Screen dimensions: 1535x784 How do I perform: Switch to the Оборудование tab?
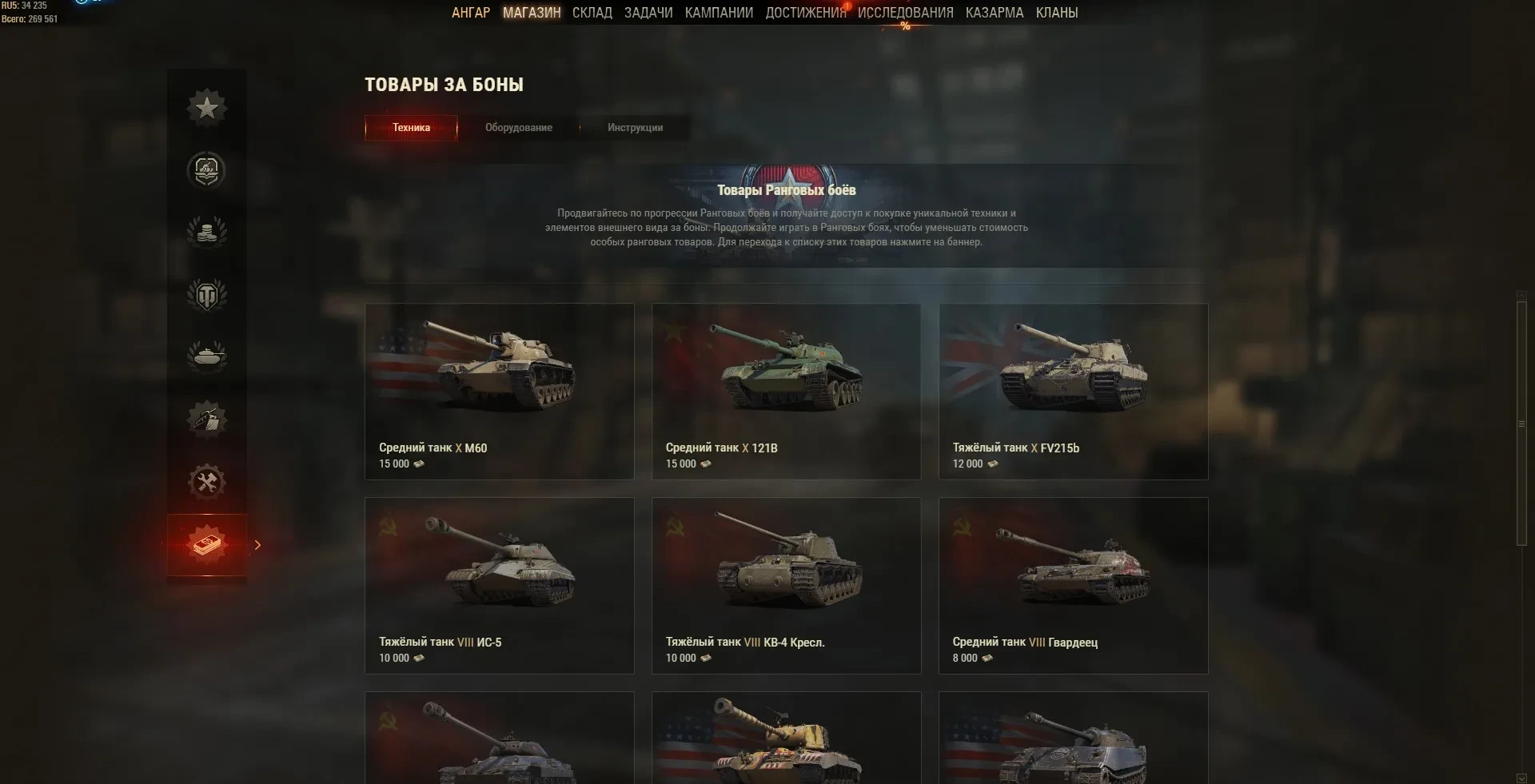[518, 128]
